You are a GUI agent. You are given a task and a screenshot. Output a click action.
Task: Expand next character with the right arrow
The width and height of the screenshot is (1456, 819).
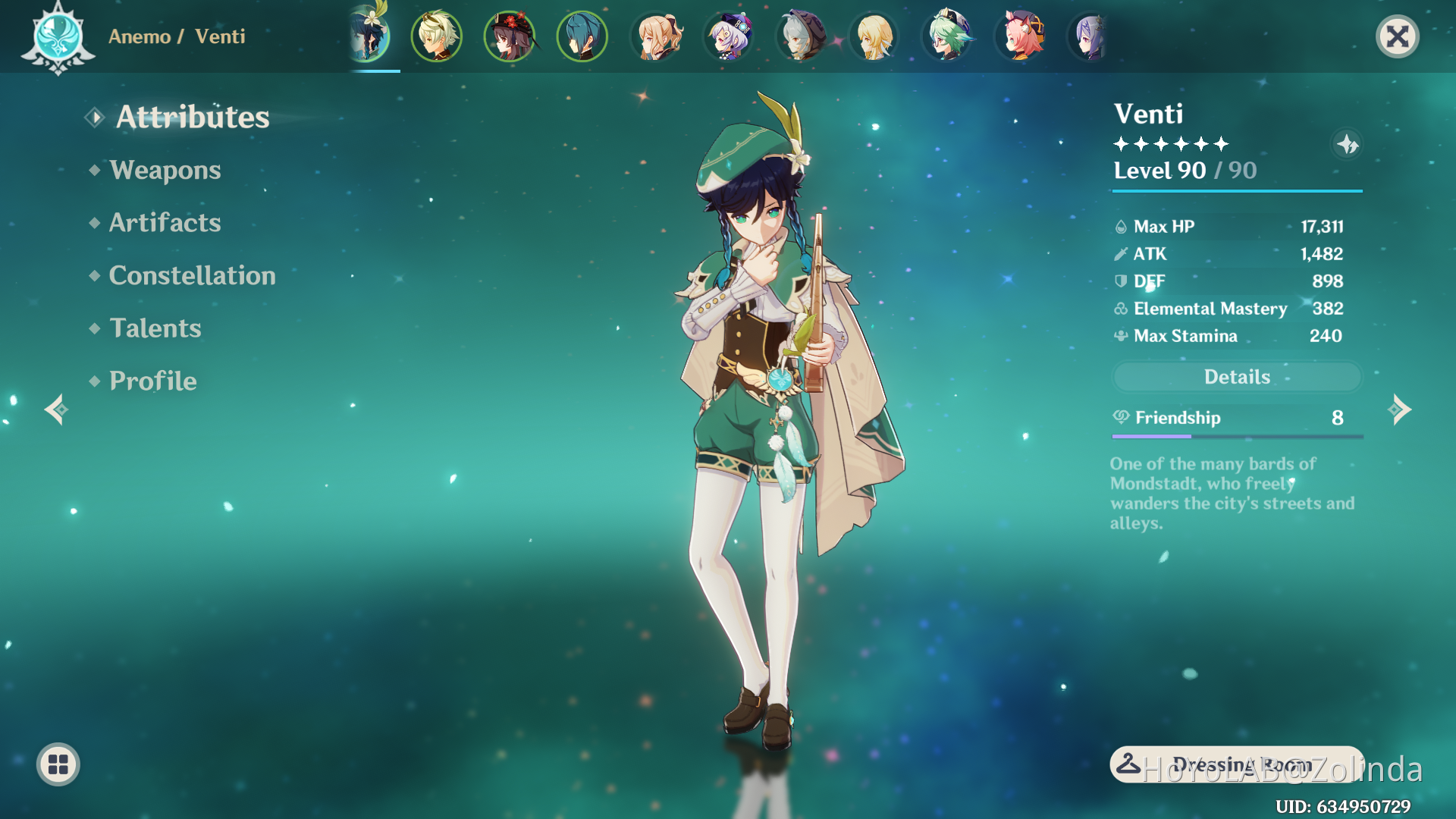(1401, 409)
